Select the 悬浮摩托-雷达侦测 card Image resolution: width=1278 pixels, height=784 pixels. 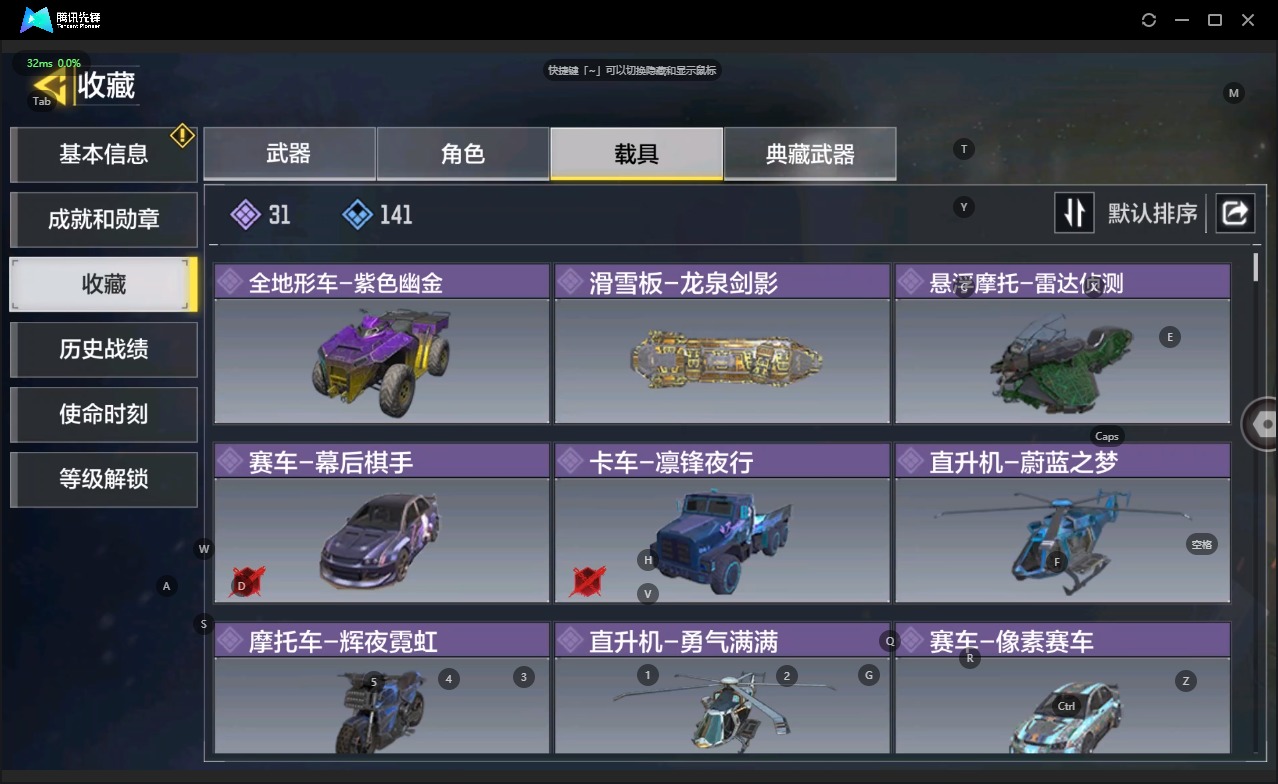tap(1062, 345)
